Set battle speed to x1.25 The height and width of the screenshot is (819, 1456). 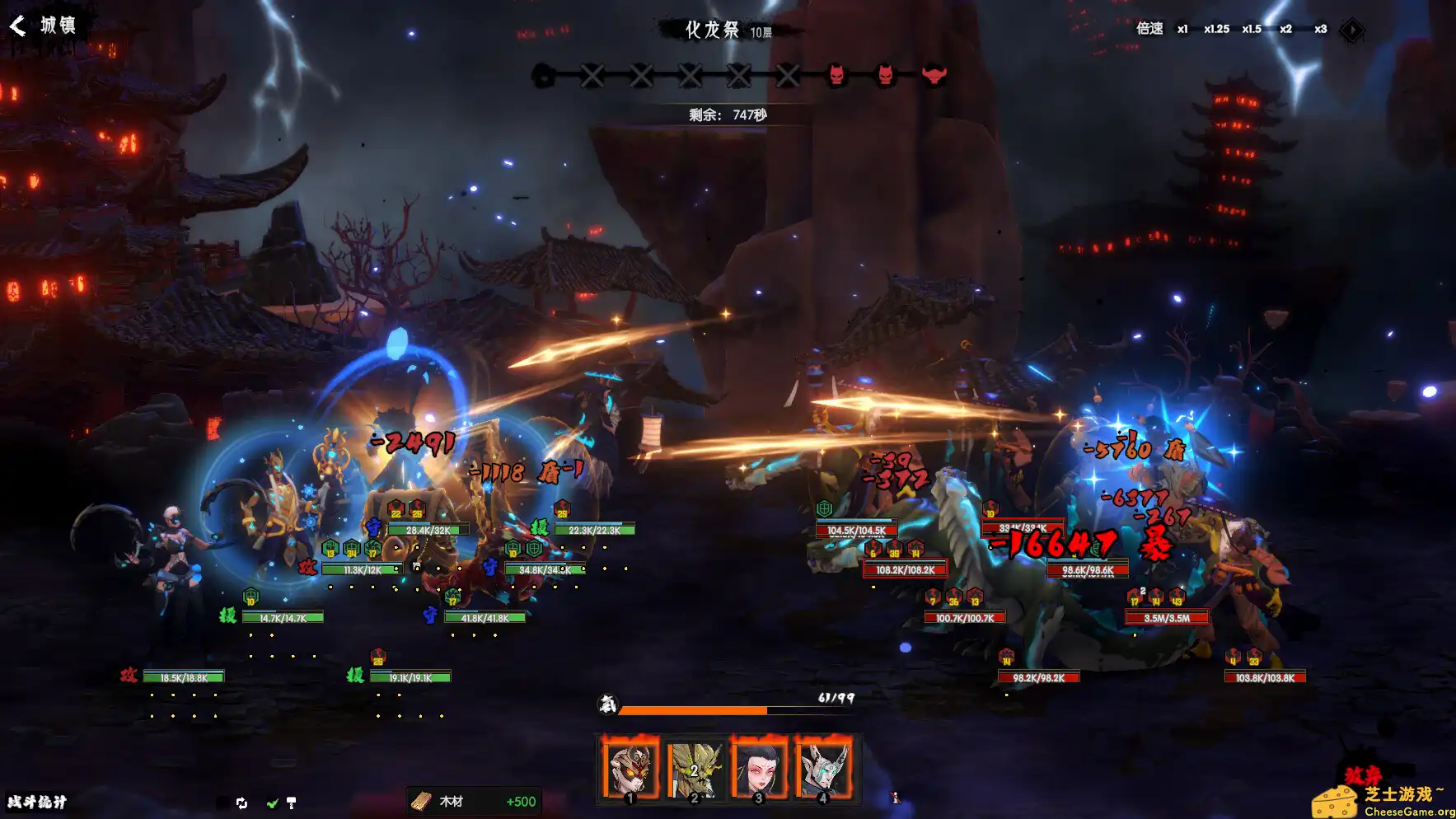(1216, 29)
